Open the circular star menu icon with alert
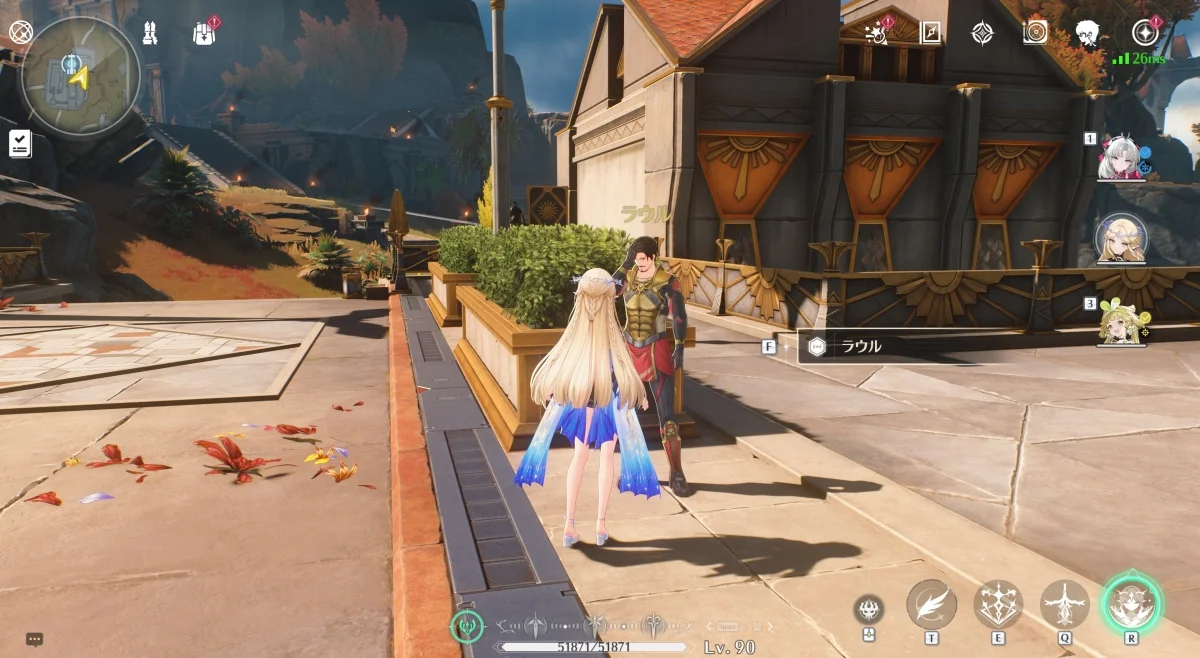 1144,33
